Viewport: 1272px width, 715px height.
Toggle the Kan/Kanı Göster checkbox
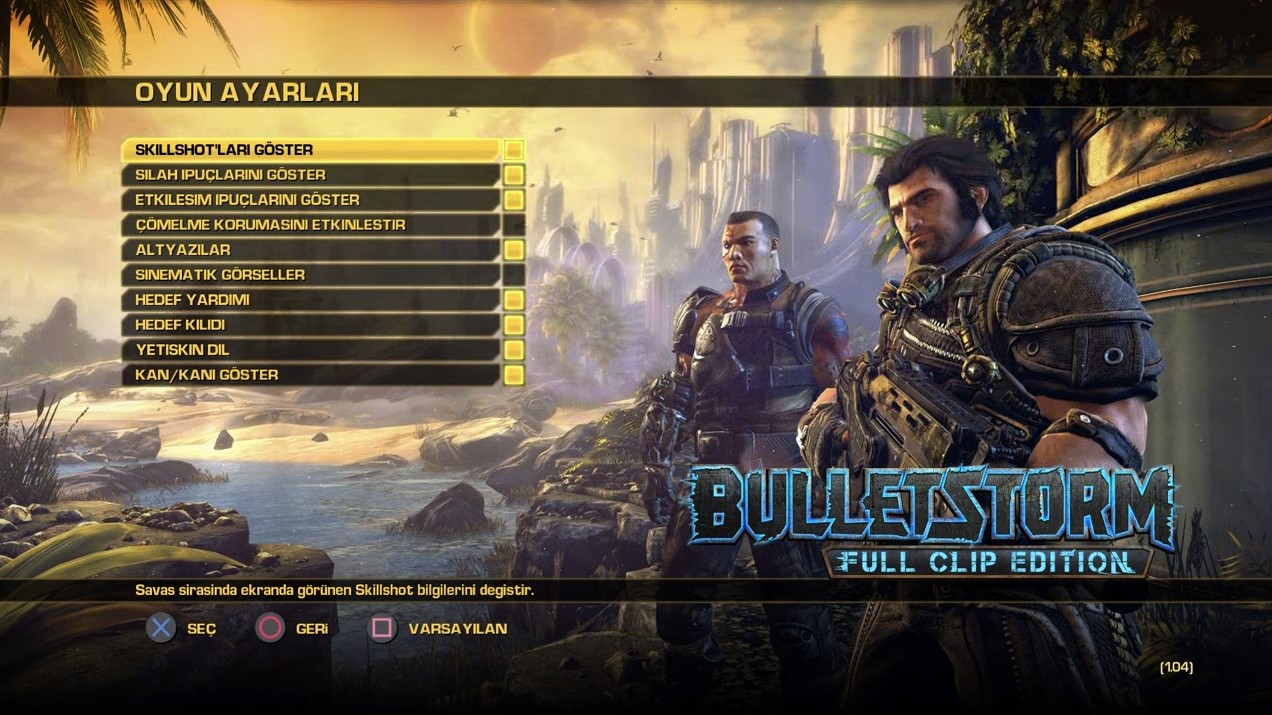click(513, 375)
